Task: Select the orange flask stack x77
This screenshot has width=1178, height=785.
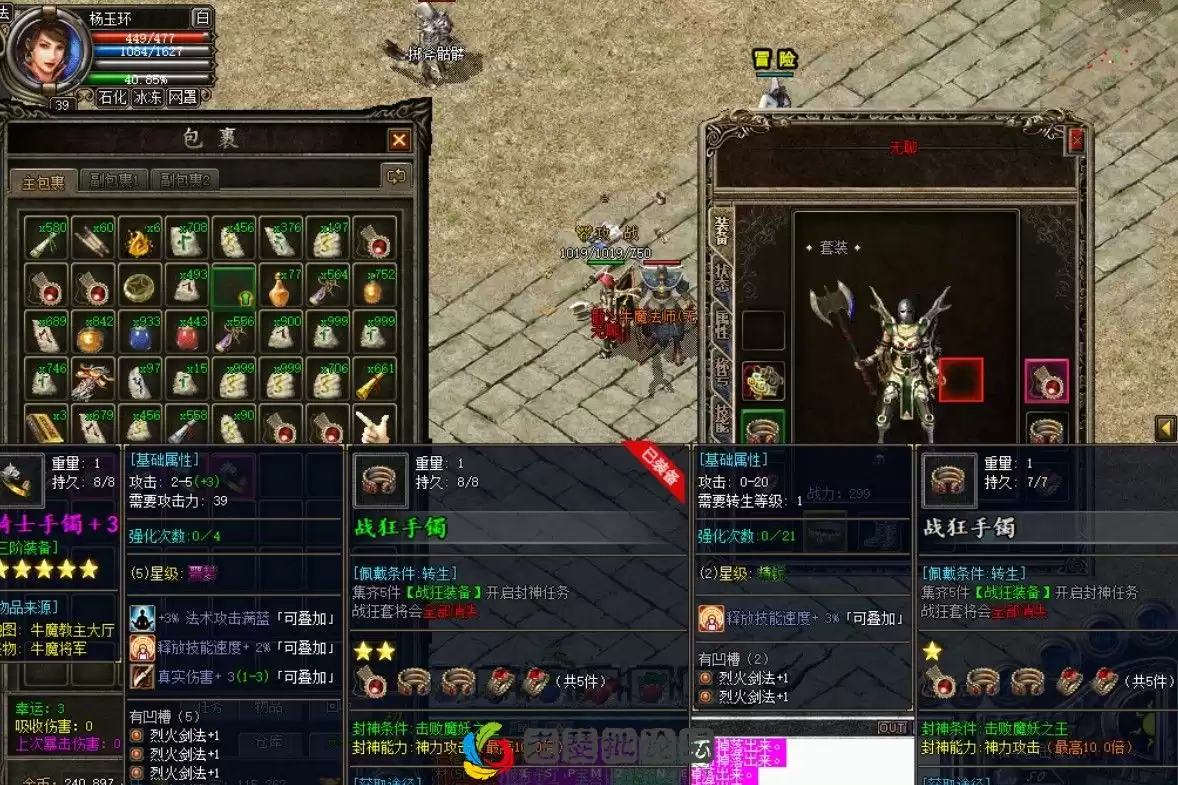Action: pos(281,287)
